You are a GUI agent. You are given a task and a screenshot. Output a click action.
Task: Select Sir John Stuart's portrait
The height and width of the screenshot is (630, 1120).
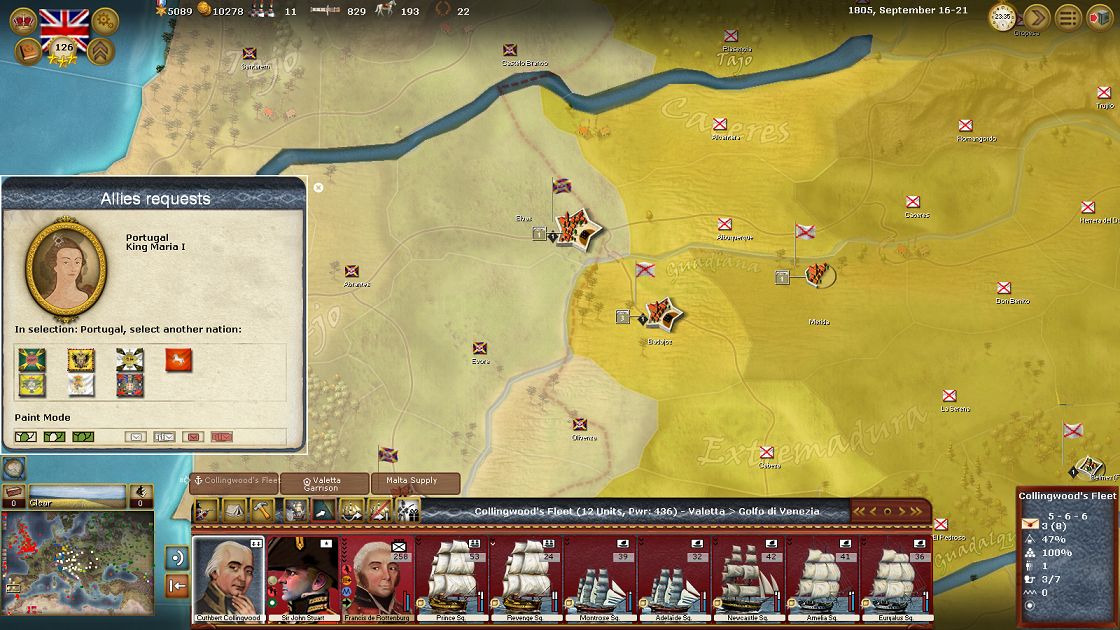302,578
